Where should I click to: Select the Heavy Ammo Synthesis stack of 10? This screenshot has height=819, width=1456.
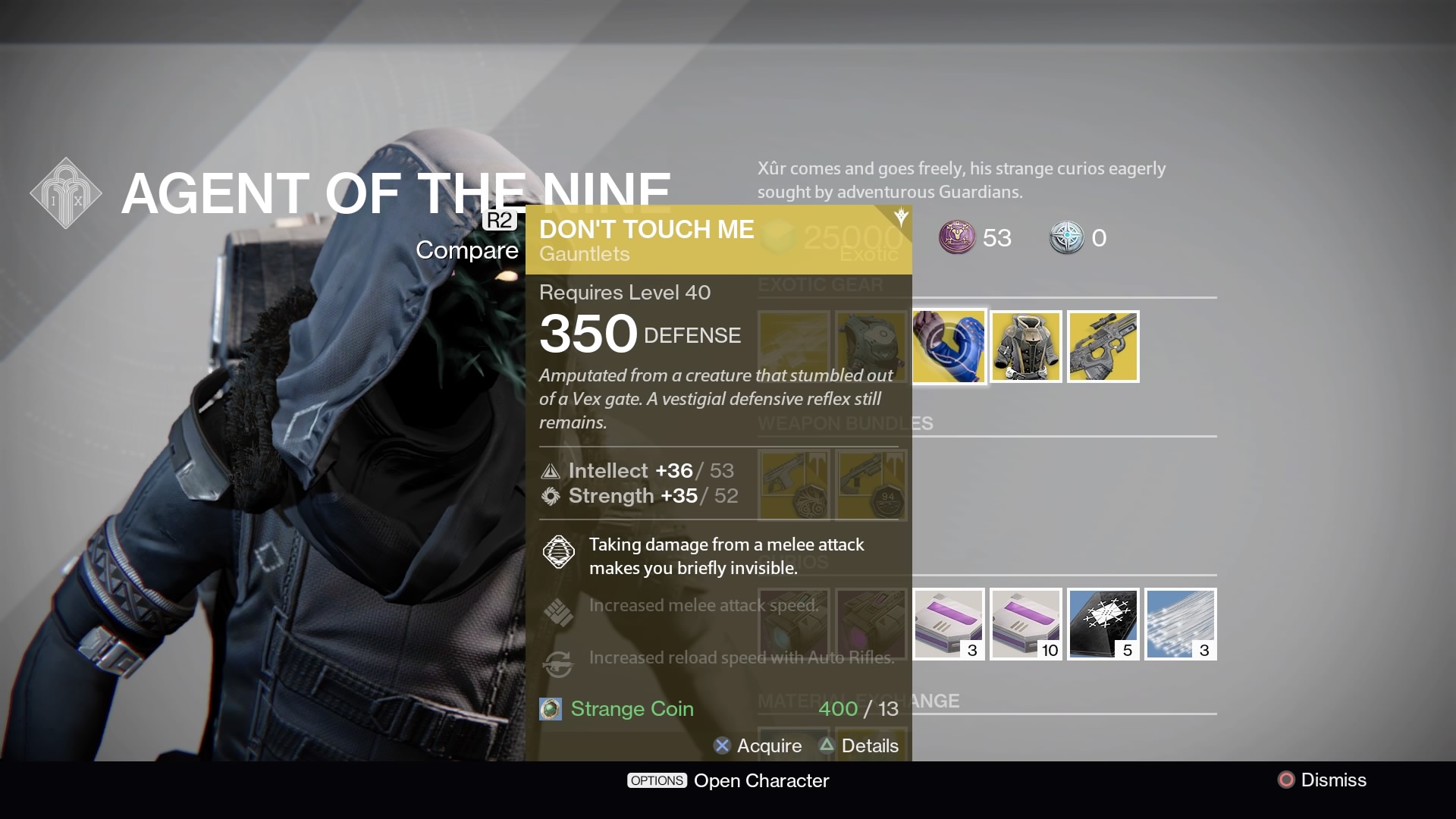(1025, 623)
